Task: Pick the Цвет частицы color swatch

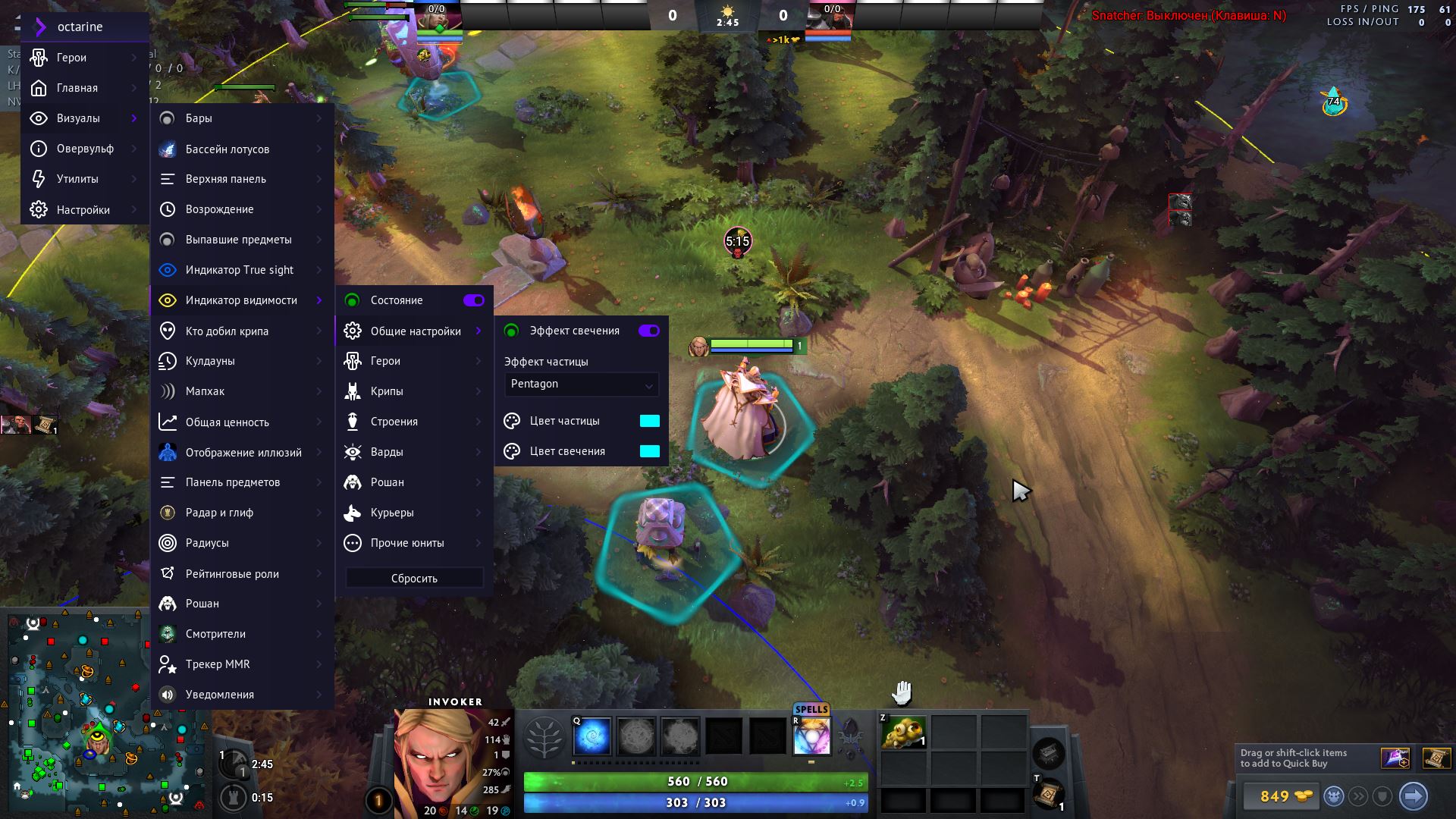Action: click(x=650, y=421)
